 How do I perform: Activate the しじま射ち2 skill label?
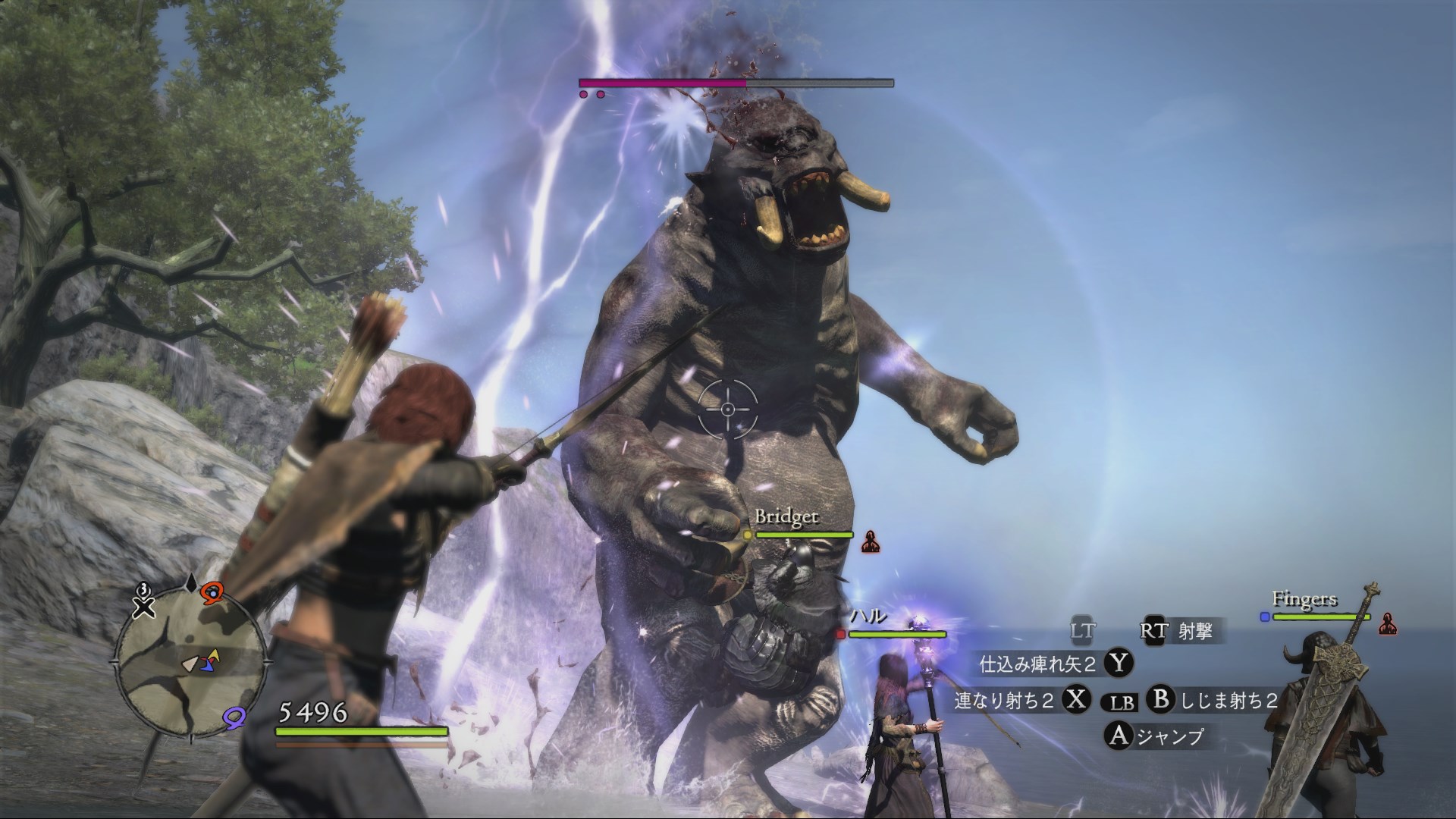click(x=1228, y=701)
